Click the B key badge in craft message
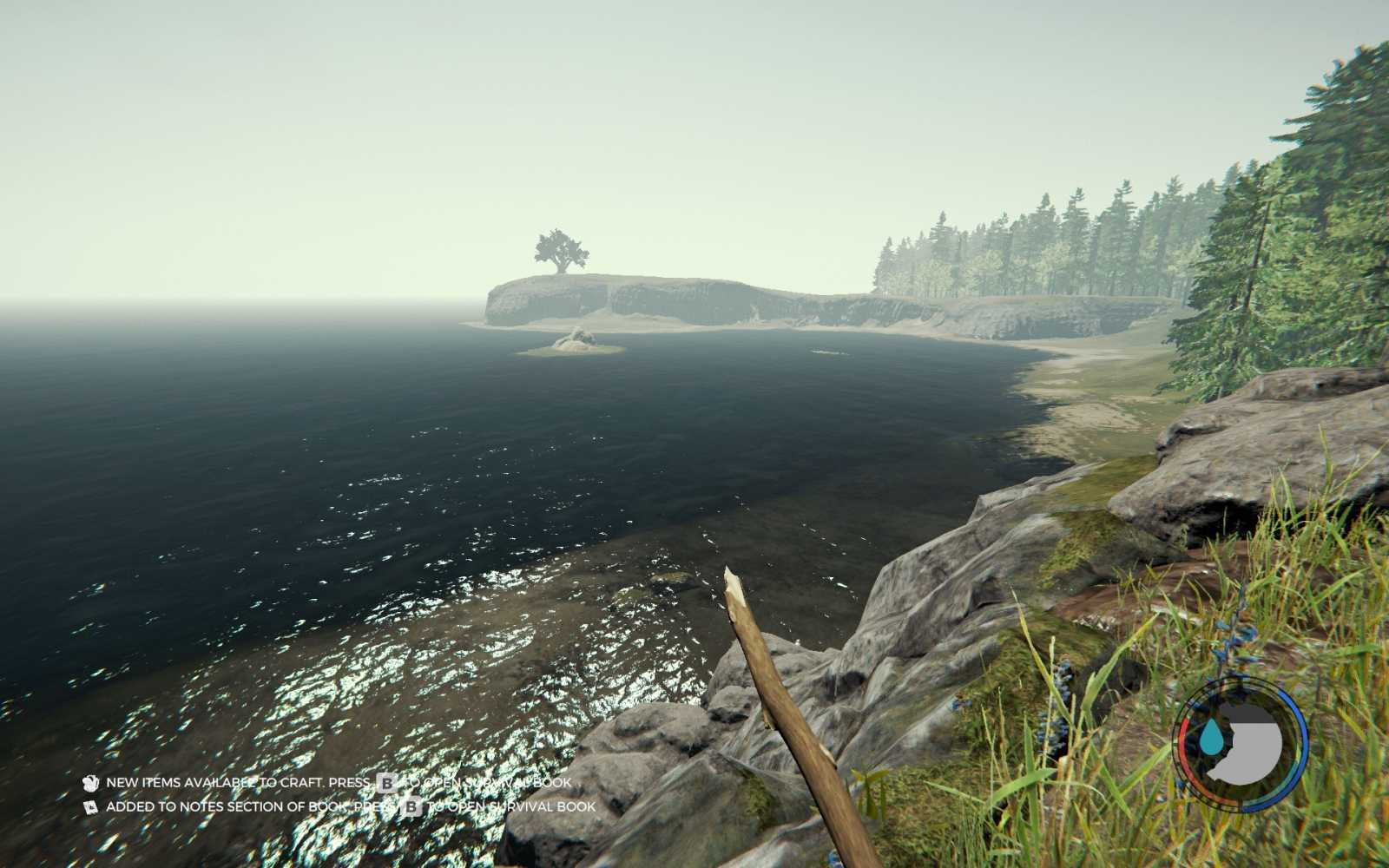The width and height of the screenshot is (1389, 868). click(385, 783)
